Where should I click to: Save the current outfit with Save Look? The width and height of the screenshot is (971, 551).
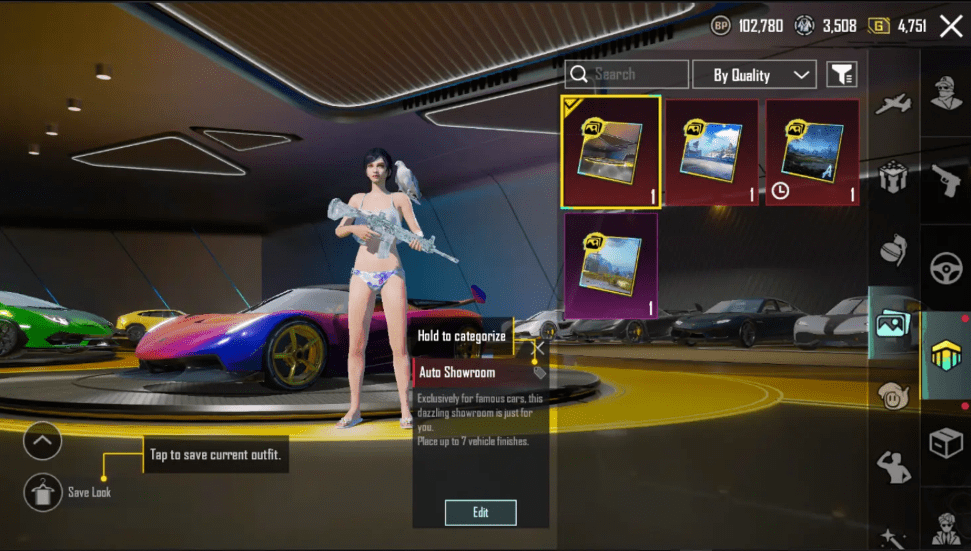pos(42,492)
